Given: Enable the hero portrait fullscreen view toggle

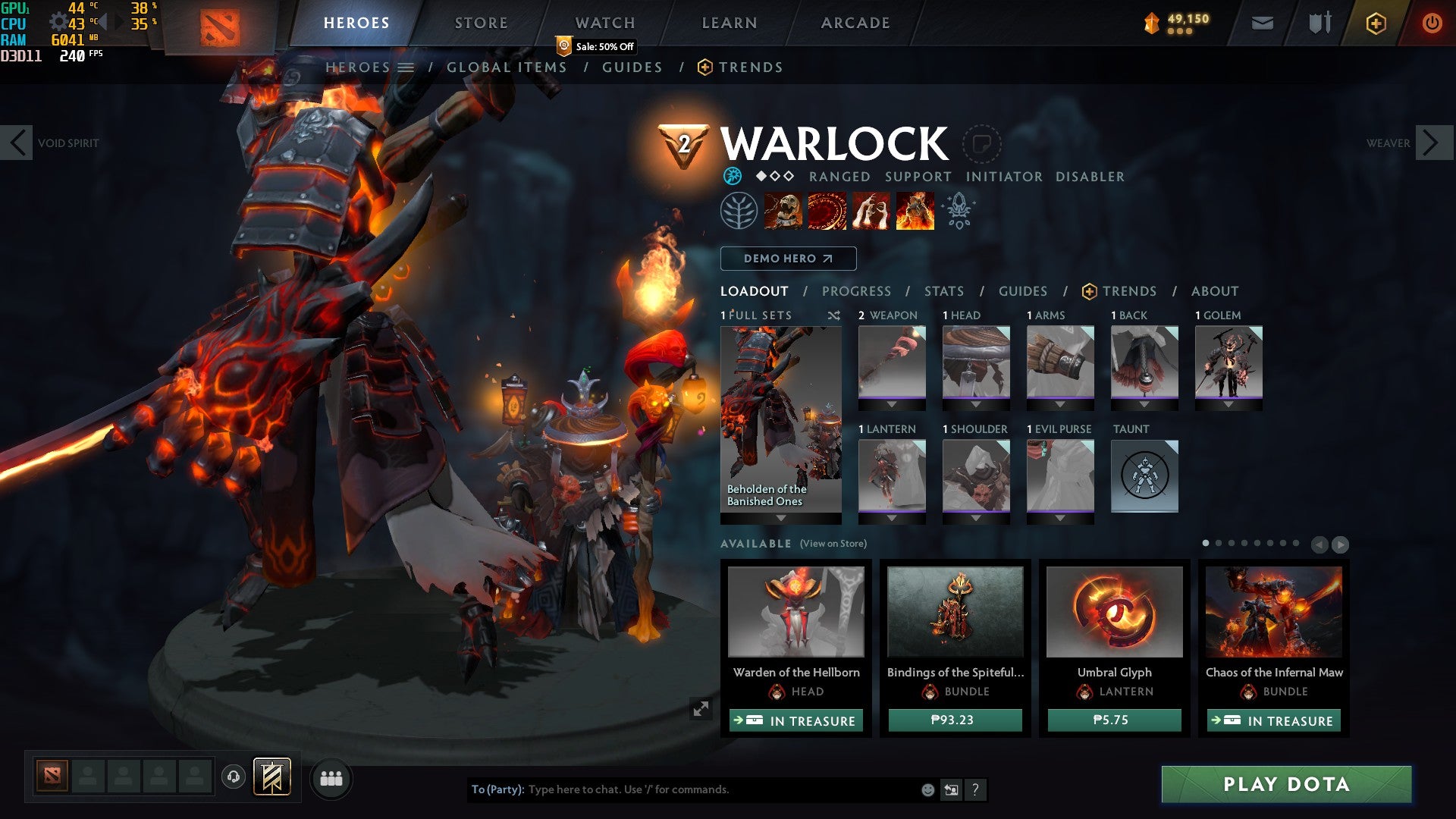Looking at the screenshot, I should (x=701, y=709).
